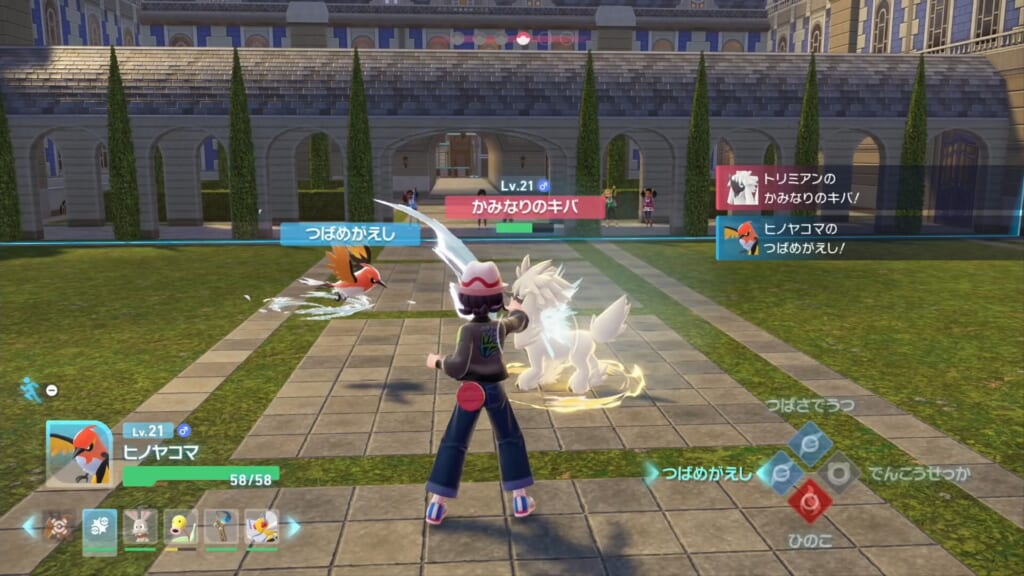This screenshot has width=1024, height=576.
Task: Click the party bar's left arrow
Action: 29,526
